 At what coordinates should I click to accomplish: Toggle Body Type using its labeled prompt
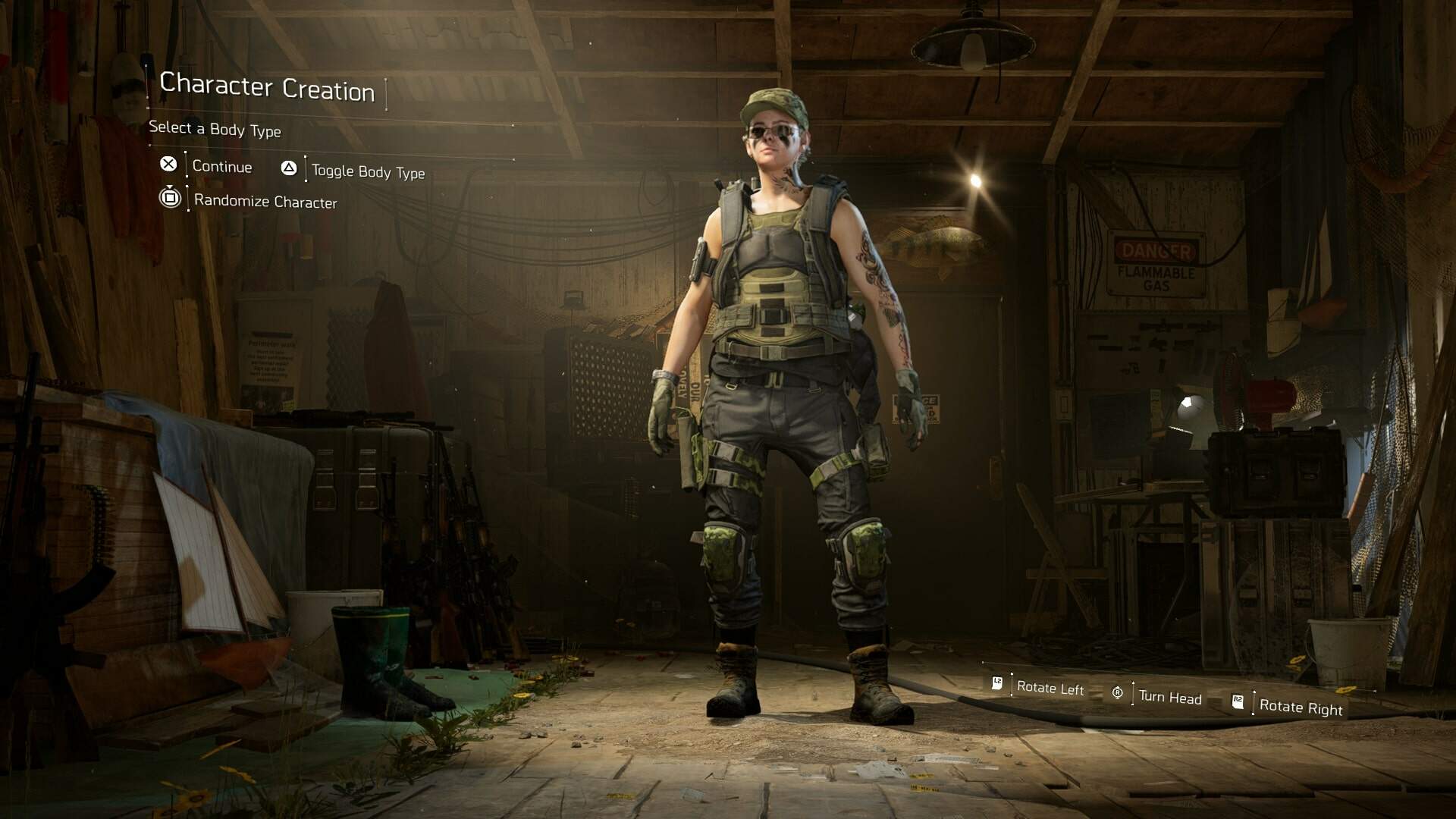coord(369,172)
